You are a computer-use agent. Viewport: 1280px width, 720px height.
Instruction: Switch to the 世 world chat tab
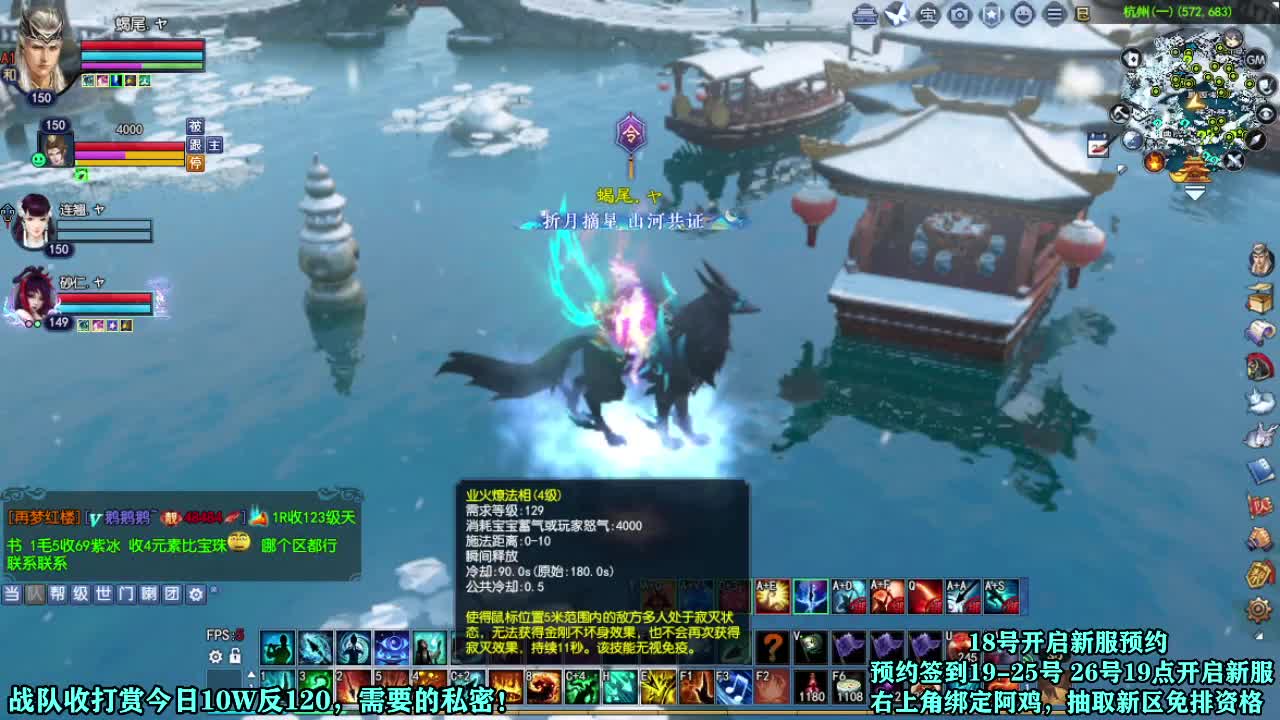[x=105, y=593]
